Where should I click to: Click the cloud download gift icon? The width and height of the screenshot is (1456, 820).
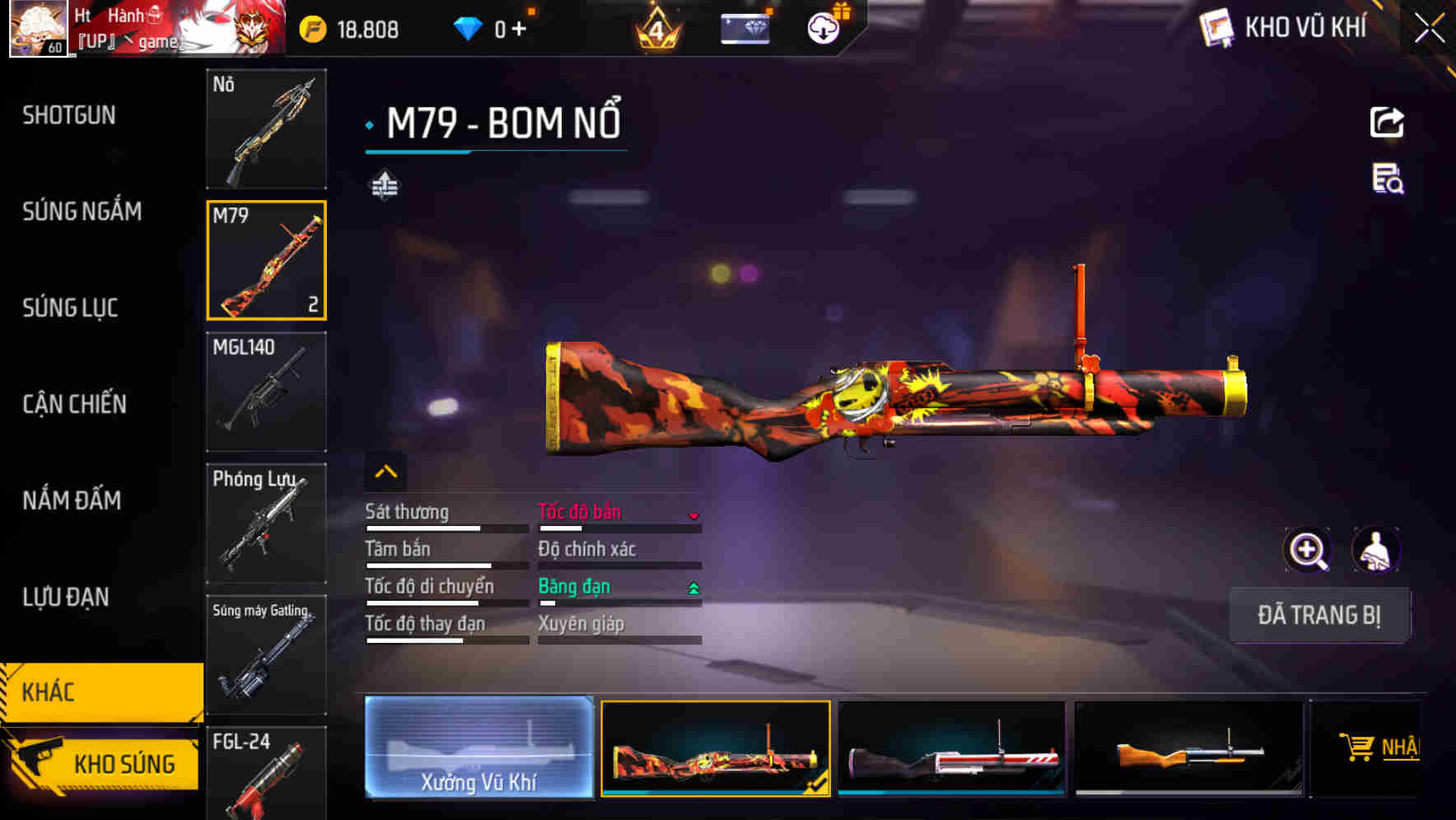coord(823,26)
